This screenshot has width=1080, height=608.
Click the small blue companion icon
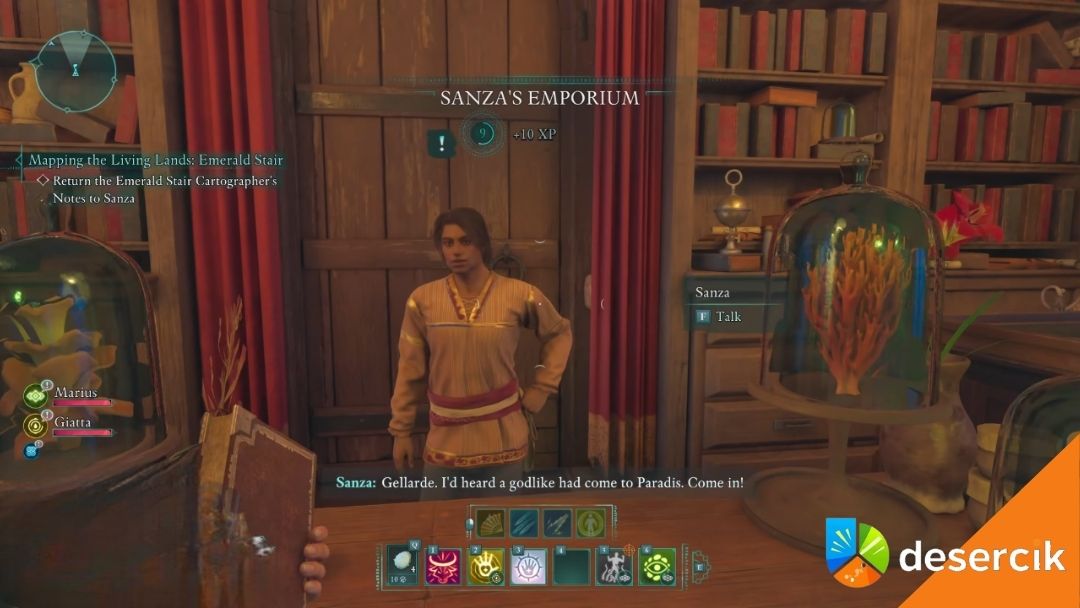point(29,451)
